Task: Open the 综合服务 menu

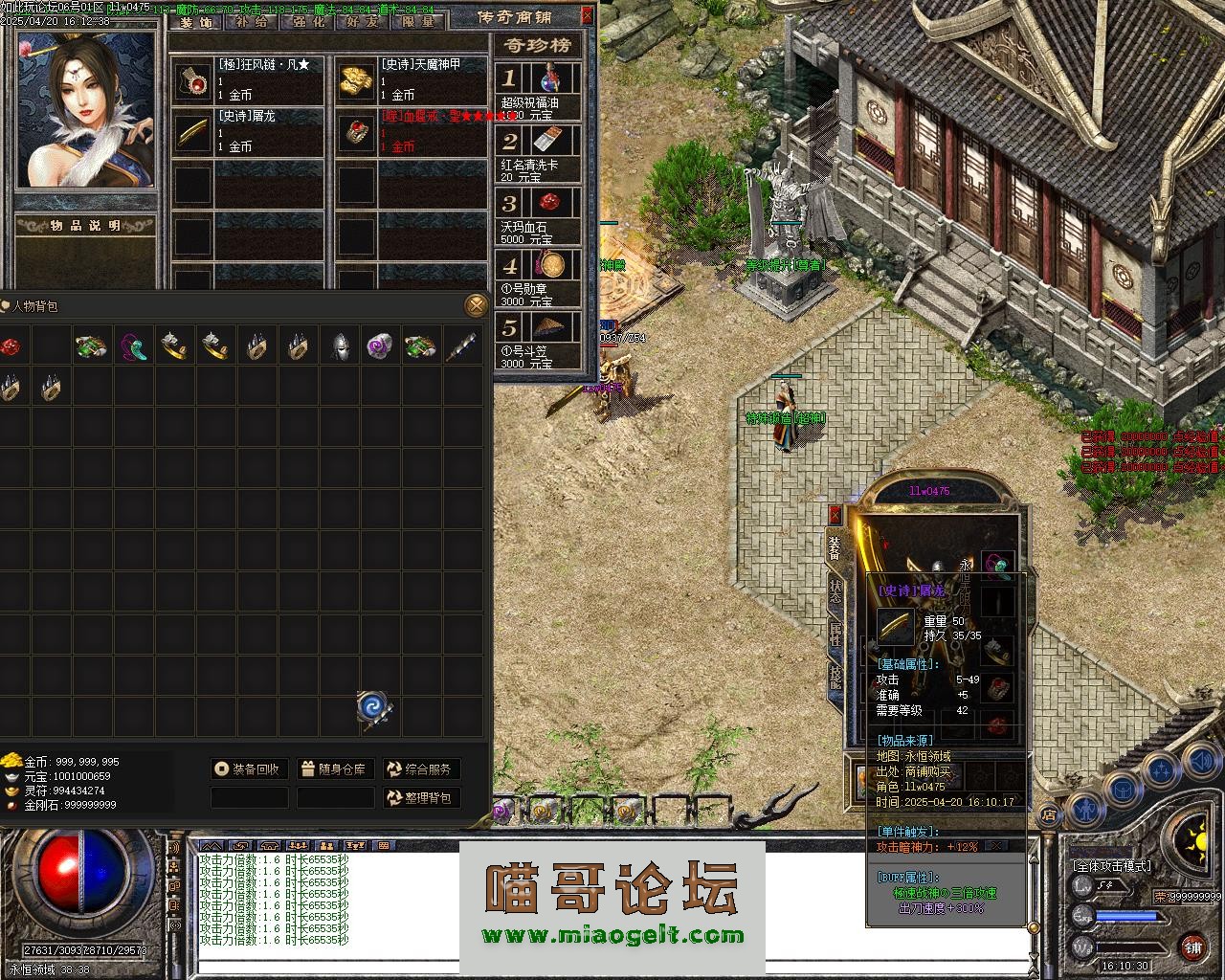Action: pos(420,768)
